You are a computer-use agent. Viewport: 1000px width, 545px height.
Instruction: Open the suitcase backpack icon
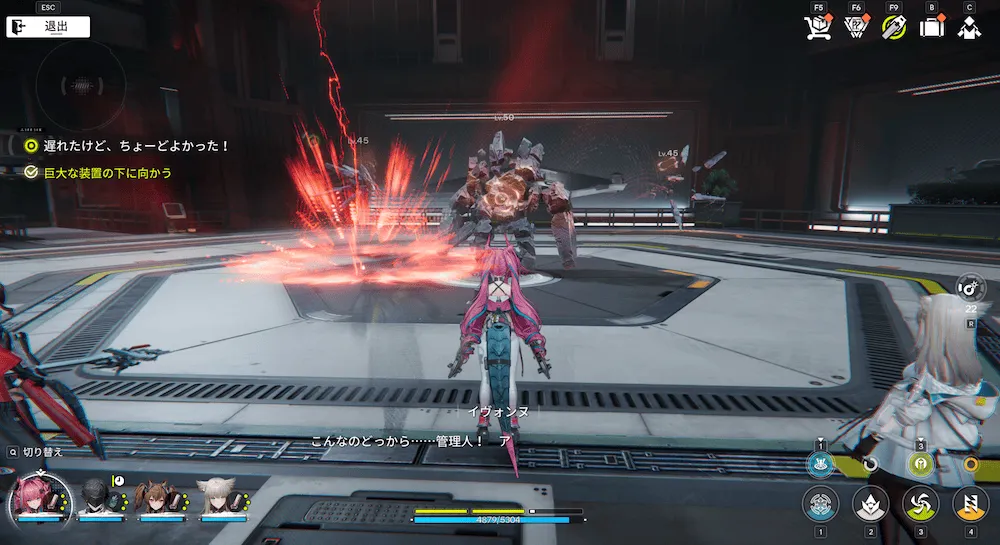click(931, 28)
